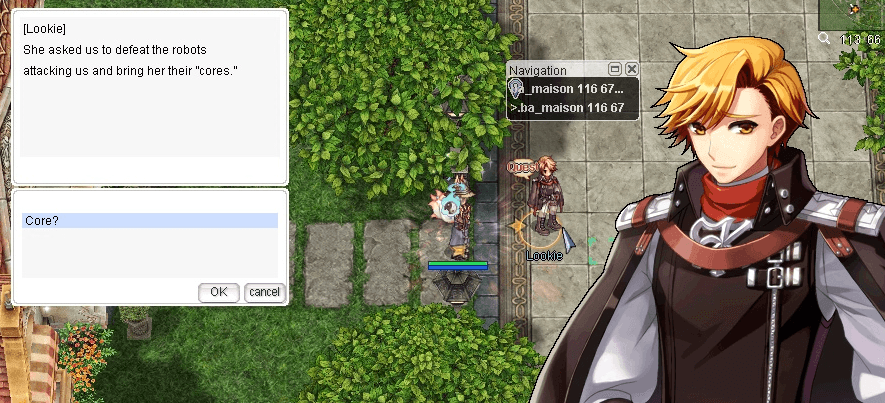Select the "Core?" dialogue reply

[150, 220]
